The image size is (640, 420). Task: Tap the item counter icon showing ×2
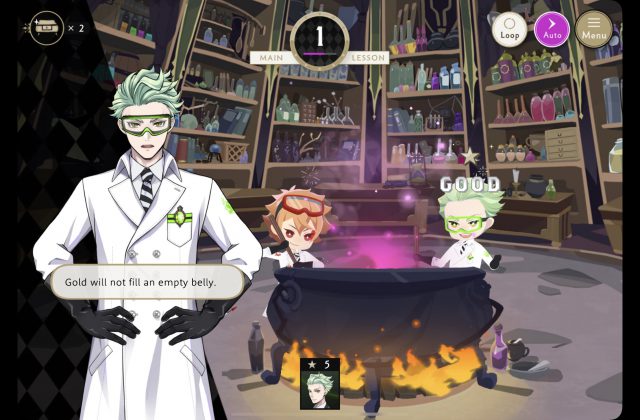[45, 27]
